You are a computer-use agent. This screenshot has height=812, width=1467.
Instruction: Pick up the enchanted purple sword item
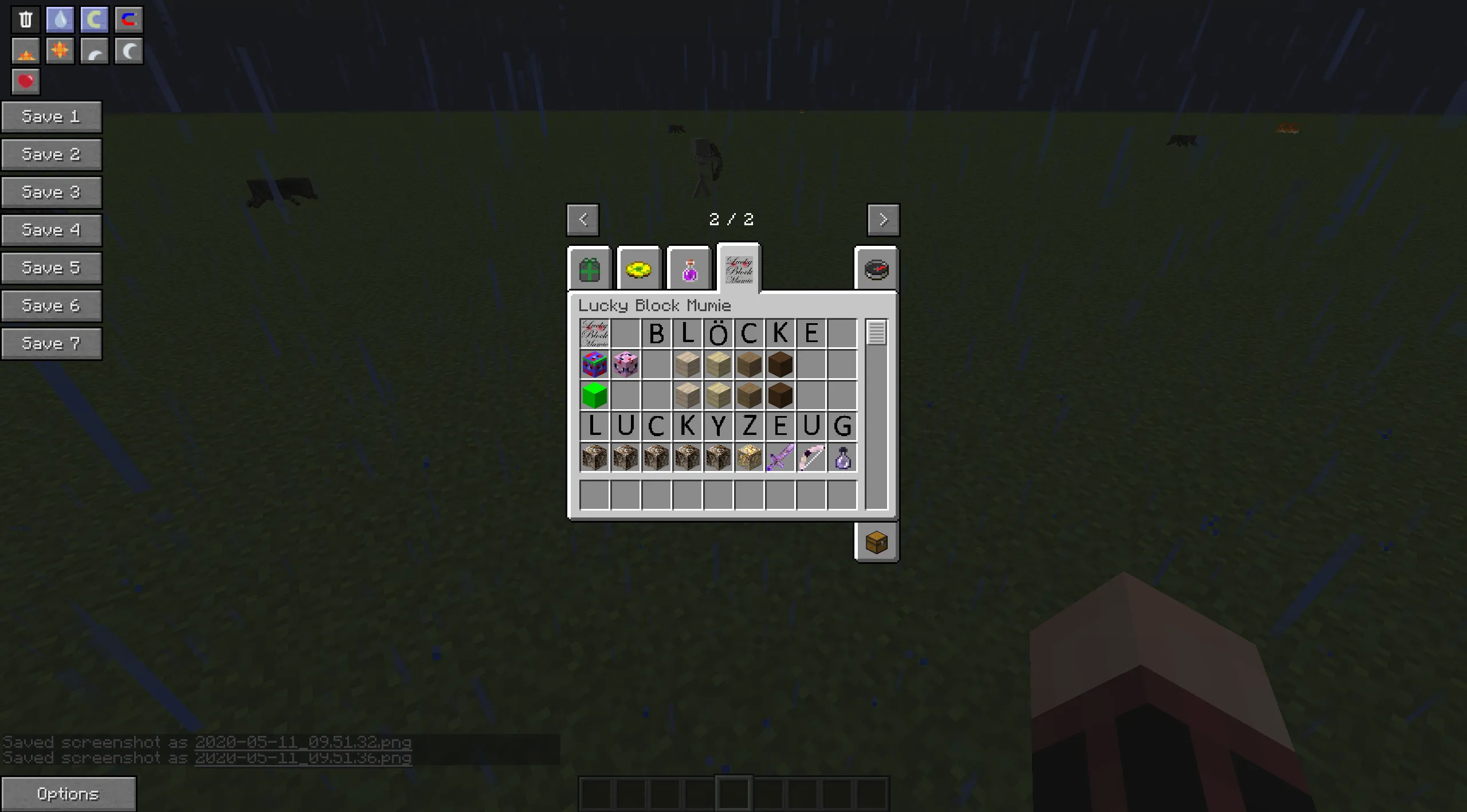tap(780, 458)
